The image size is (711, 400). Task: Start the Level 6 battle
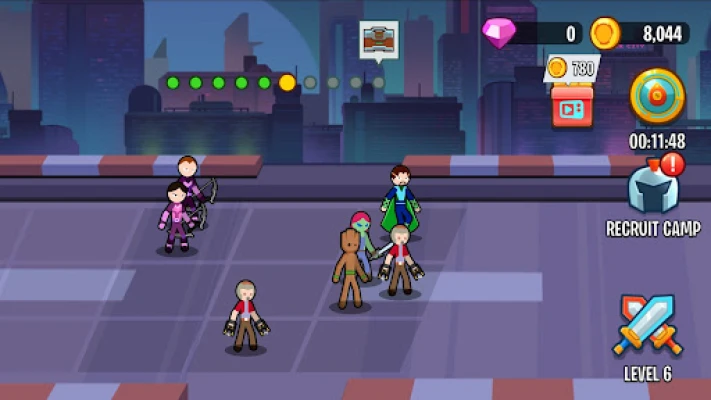(645, 327)
